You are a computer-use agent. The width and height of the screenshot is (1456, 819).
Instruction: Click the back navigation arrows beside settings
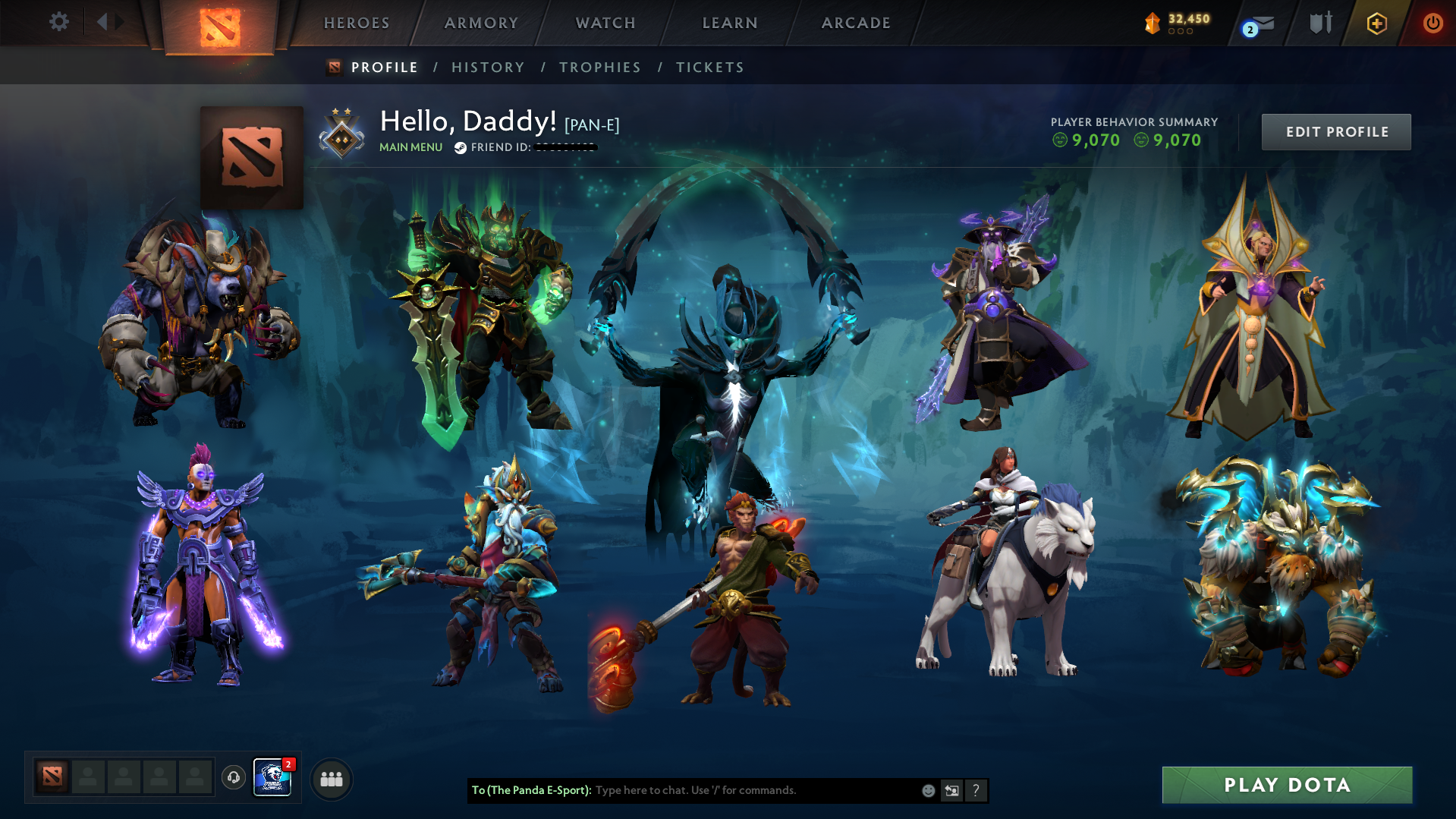(108, 22)
